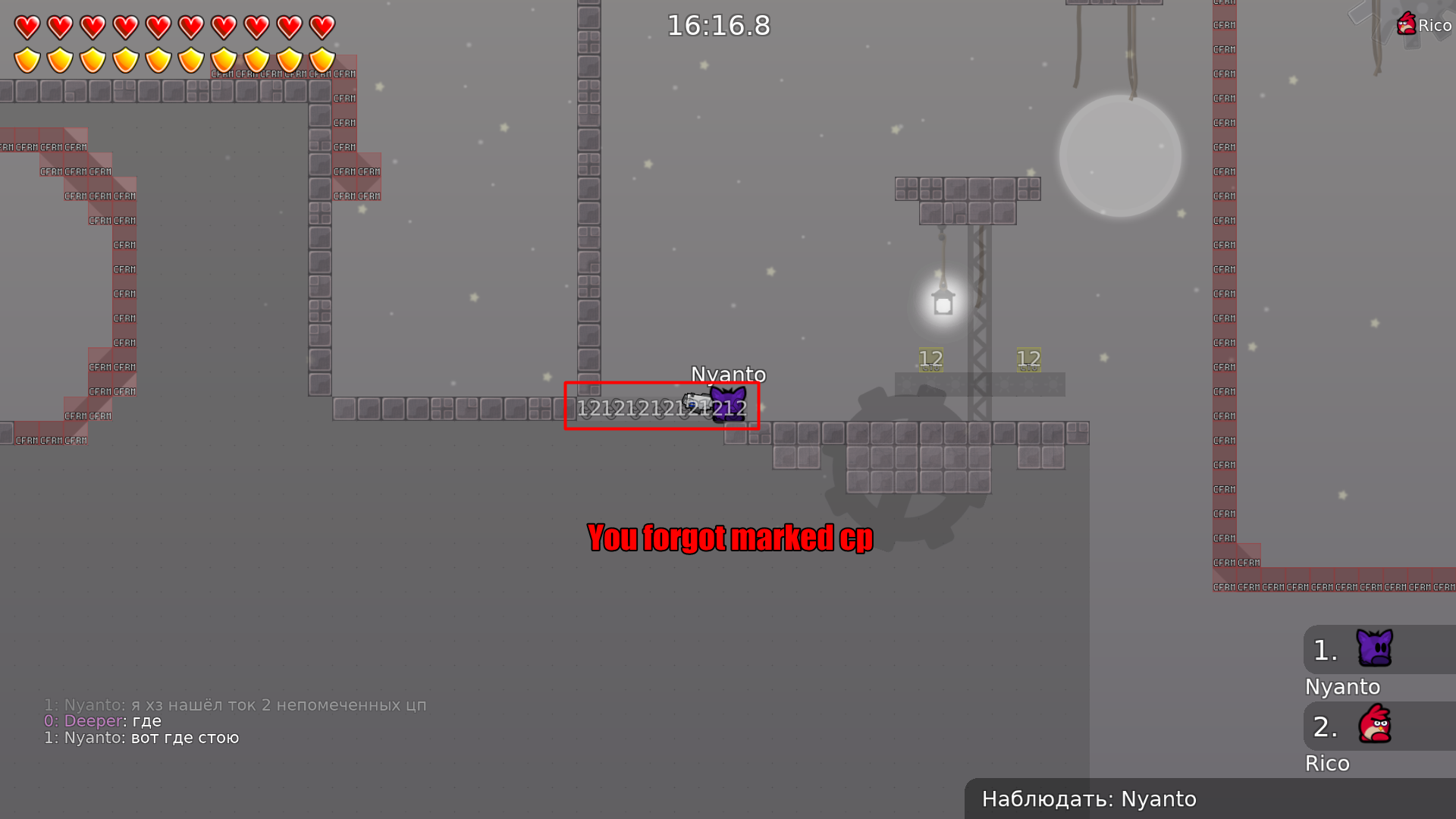
Task: Click Rico's avatar icon in the top right
Action: (x=1407, y=22)
